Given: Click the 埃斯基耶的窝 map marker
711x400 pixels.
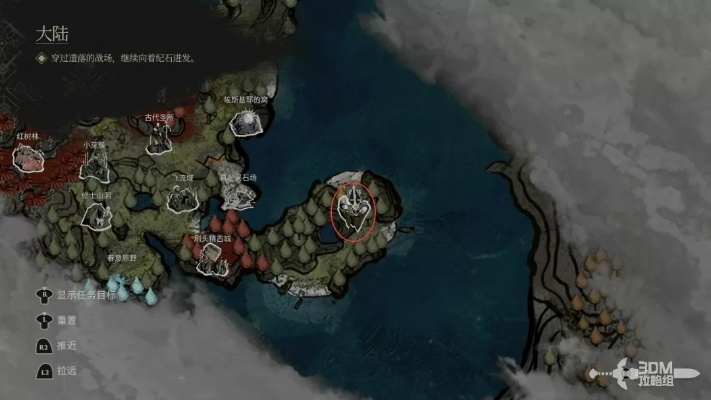Looking at the screenshot, I should [245, 121].
